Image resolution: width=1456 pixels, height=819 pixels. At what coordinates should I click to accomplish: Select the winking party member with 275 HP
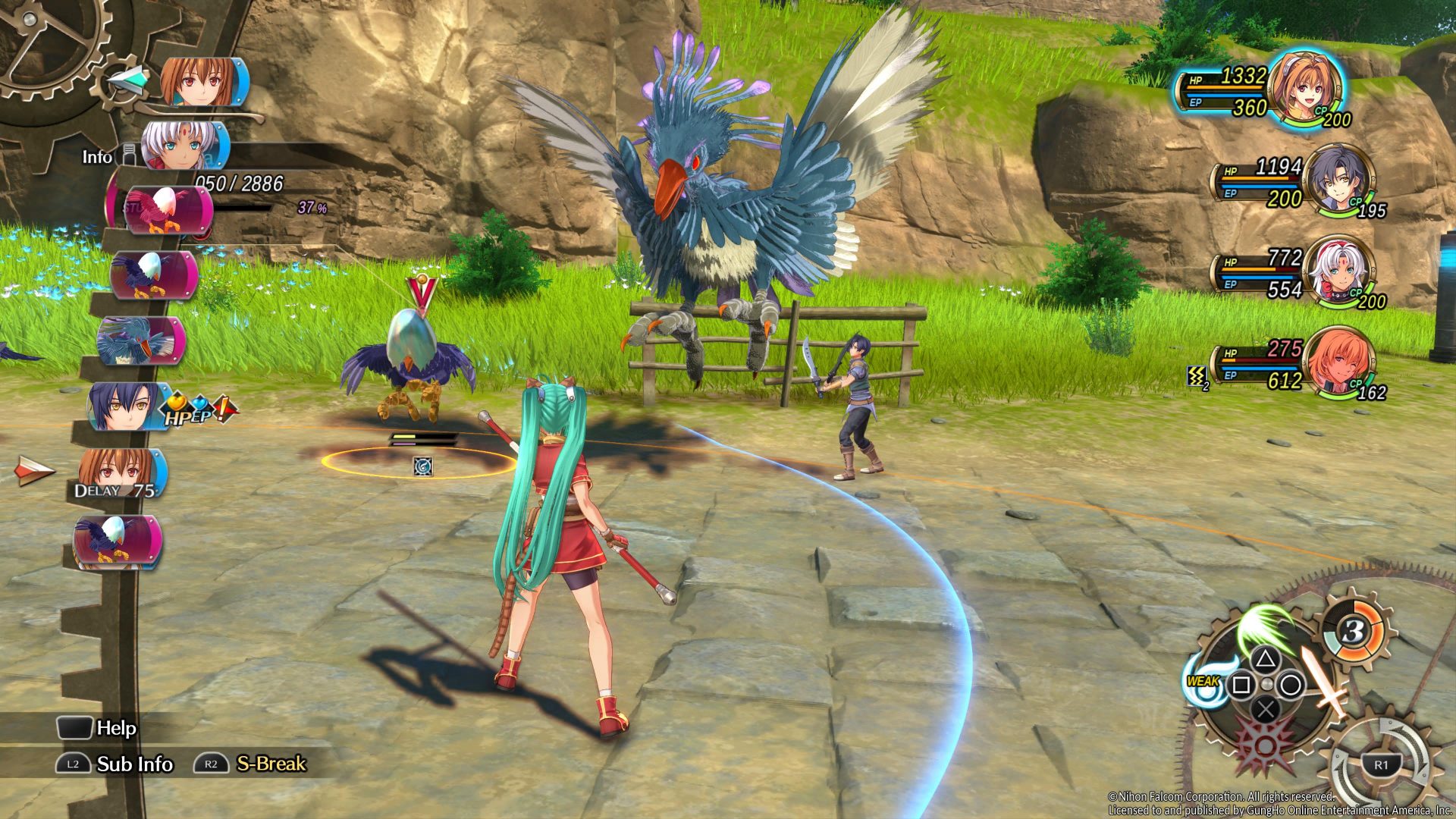tap(1341, 362)
